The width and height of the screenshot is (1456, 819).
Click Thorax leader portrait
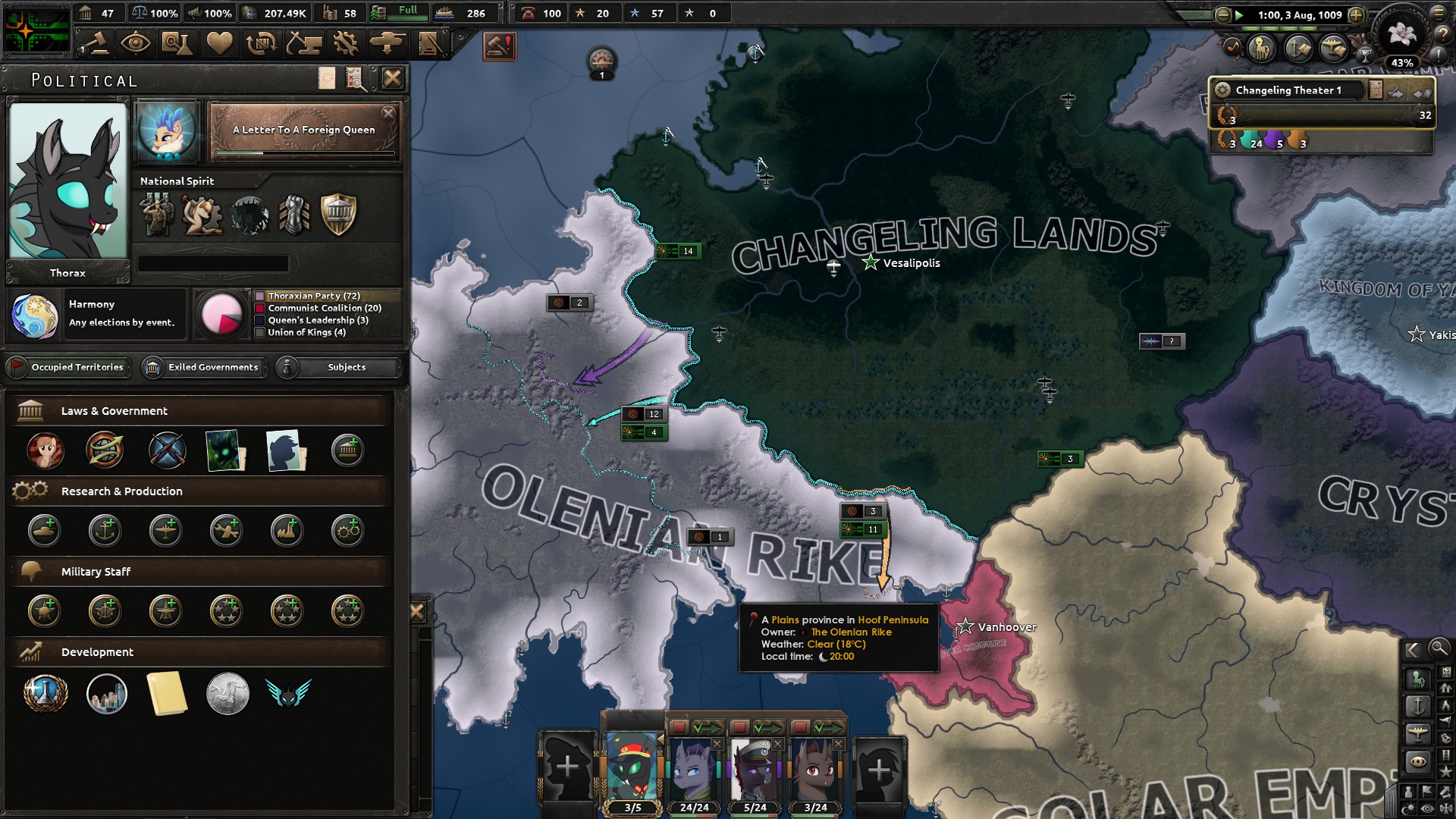pos(67,182)
